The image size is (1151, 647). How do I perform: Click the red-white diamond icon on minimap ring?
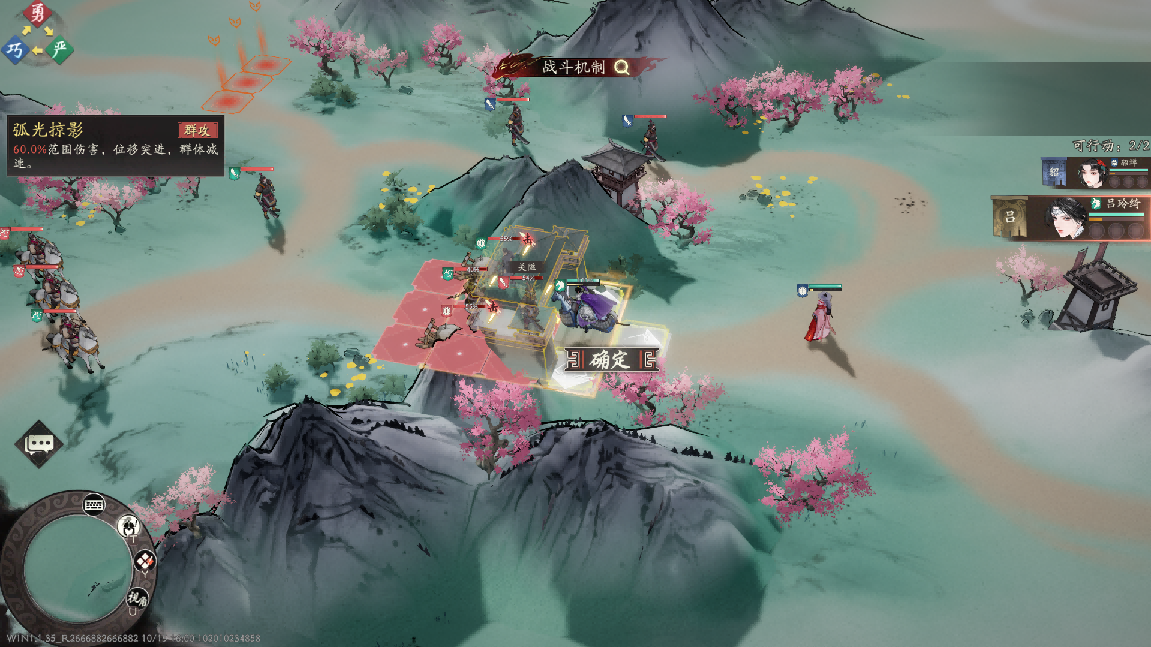[x=145, y=562]
